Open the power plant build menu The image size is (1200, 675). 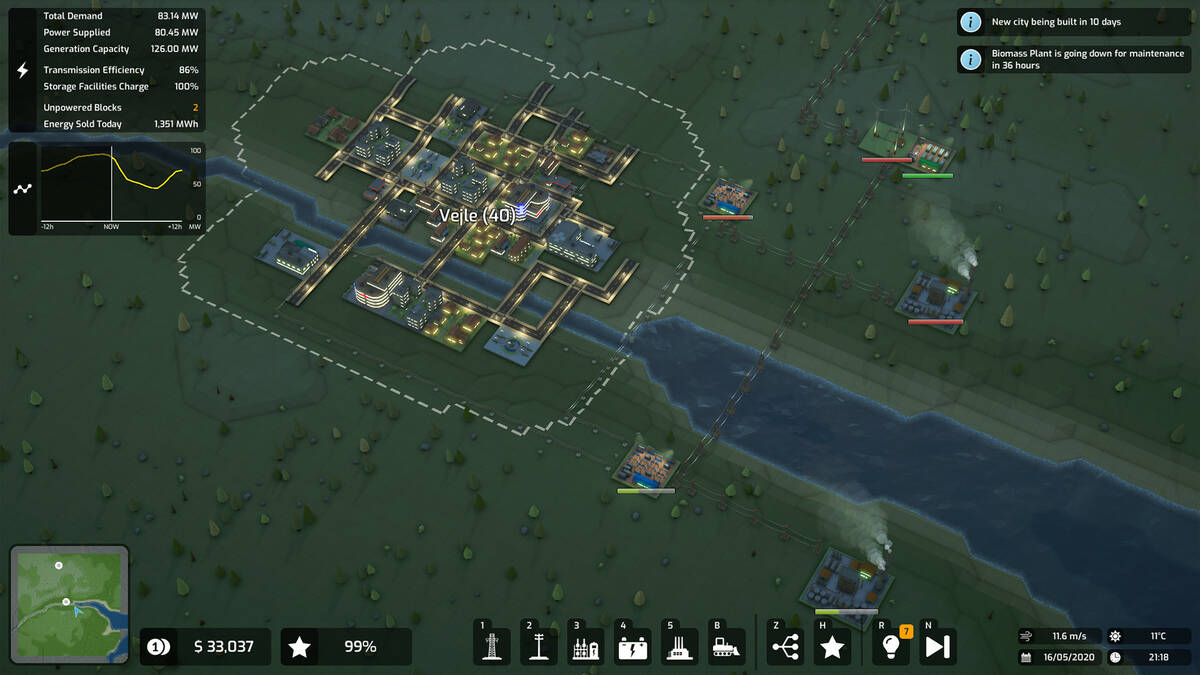point(679,646)
